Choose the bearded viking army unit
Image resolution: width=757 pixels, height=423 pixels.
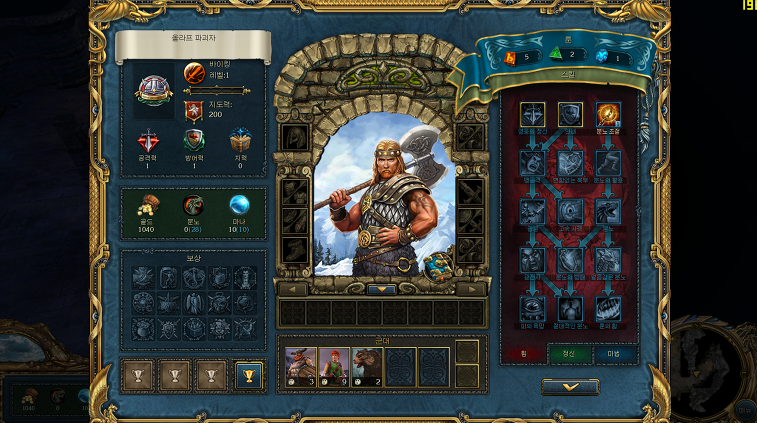(301, 367)
